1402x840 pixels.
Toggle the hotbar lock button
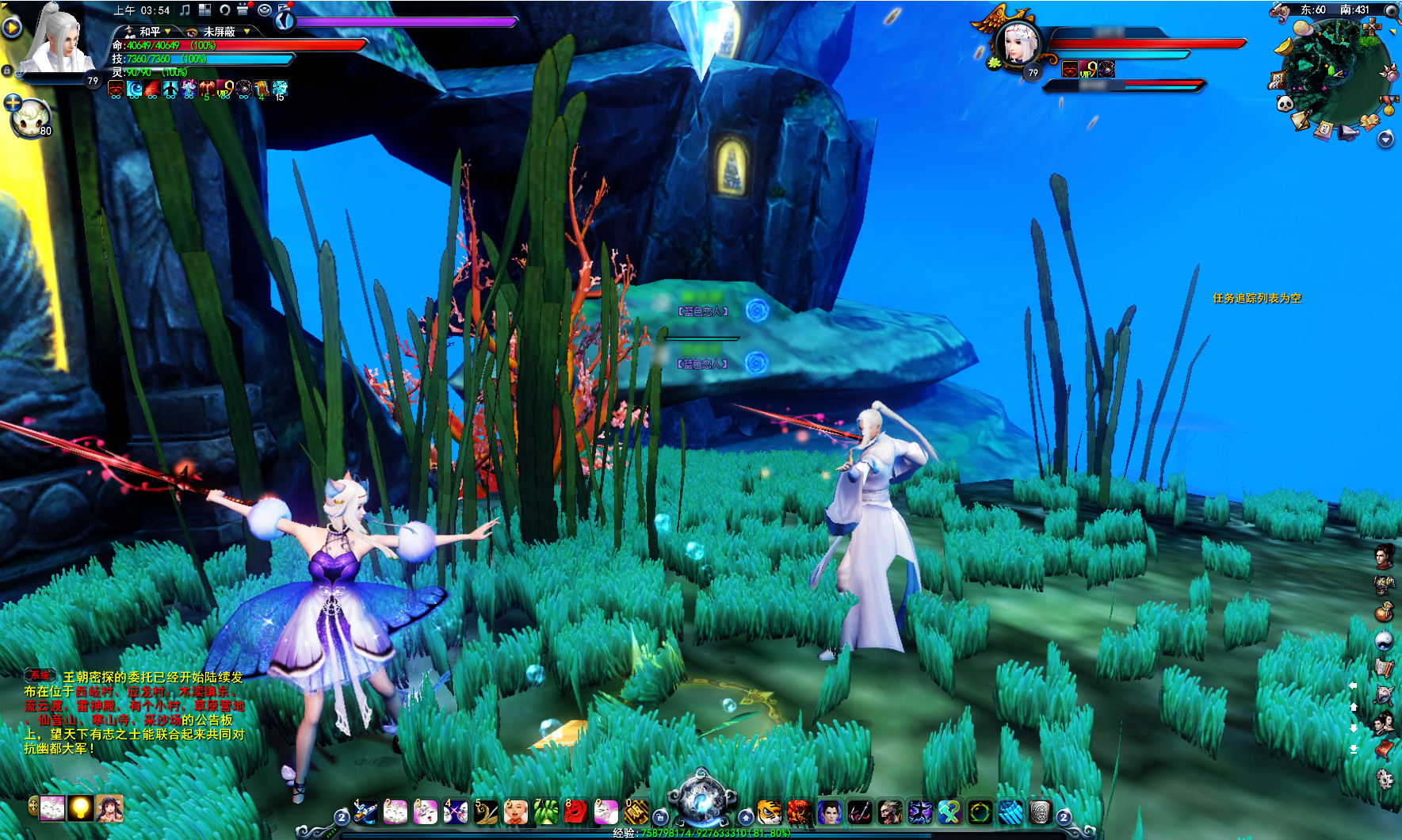659,817
